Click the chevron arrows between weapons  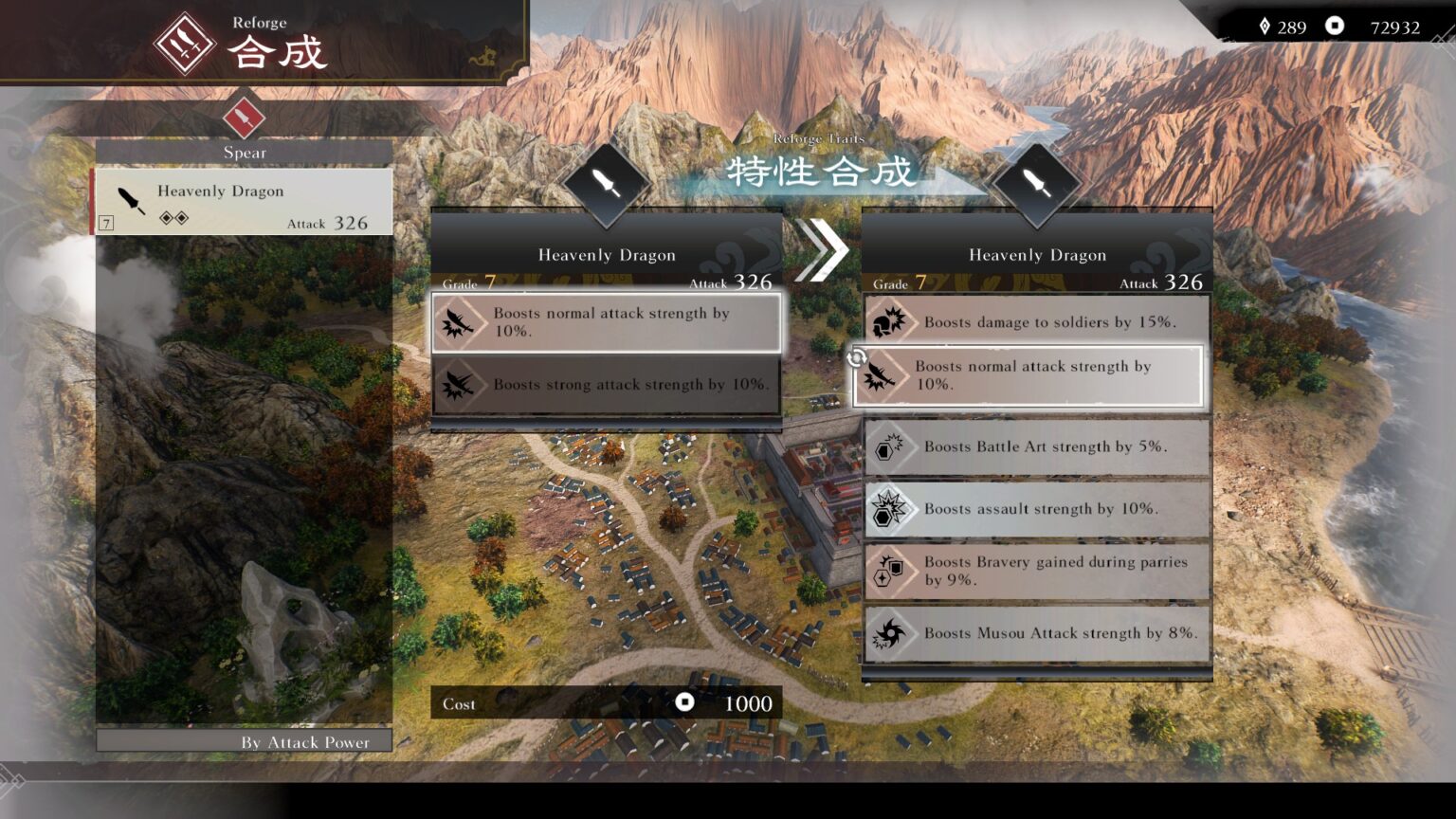(822, 250)
